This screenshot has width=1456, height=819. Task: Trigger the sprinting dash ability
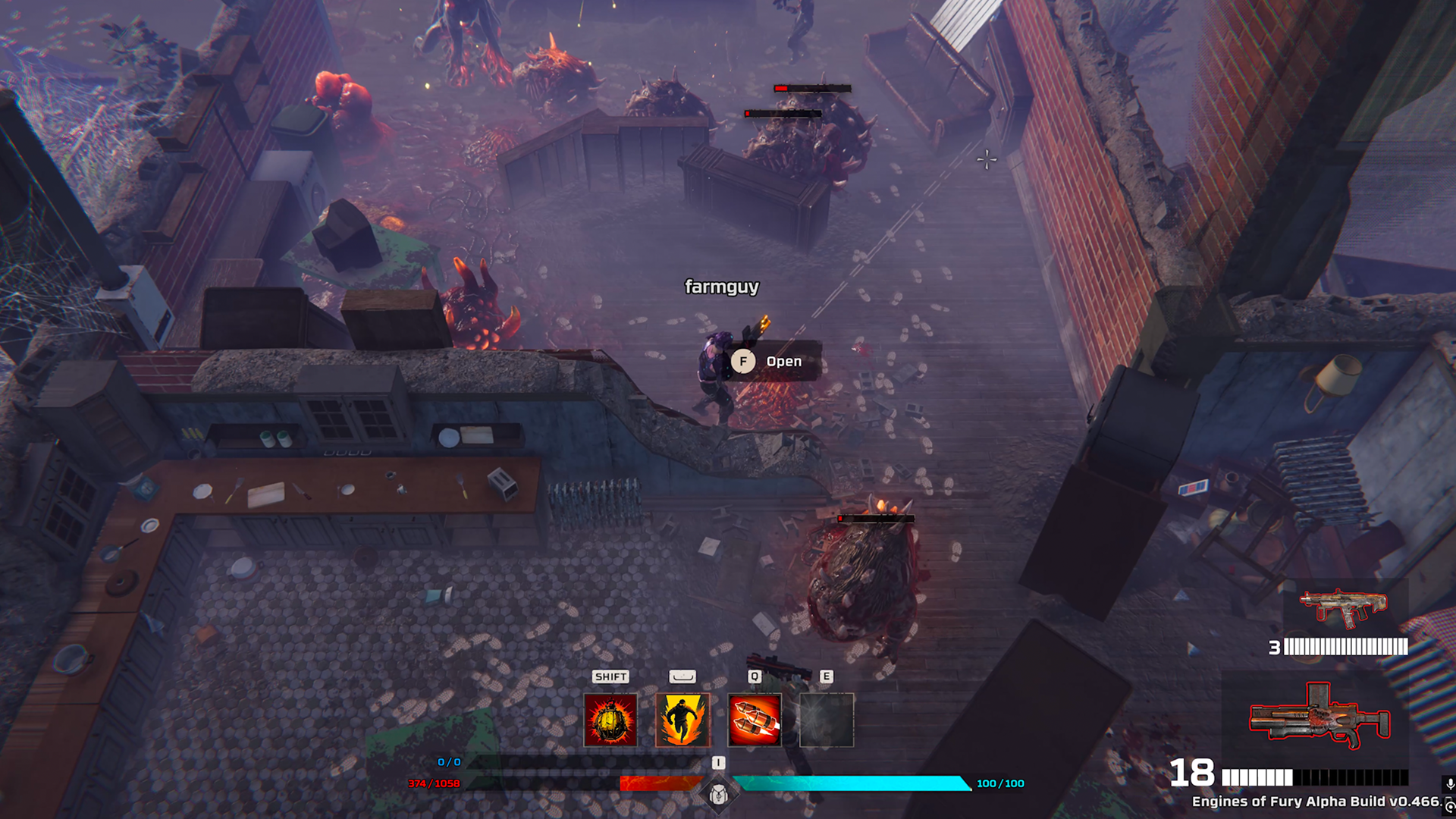tap(682, 720)
